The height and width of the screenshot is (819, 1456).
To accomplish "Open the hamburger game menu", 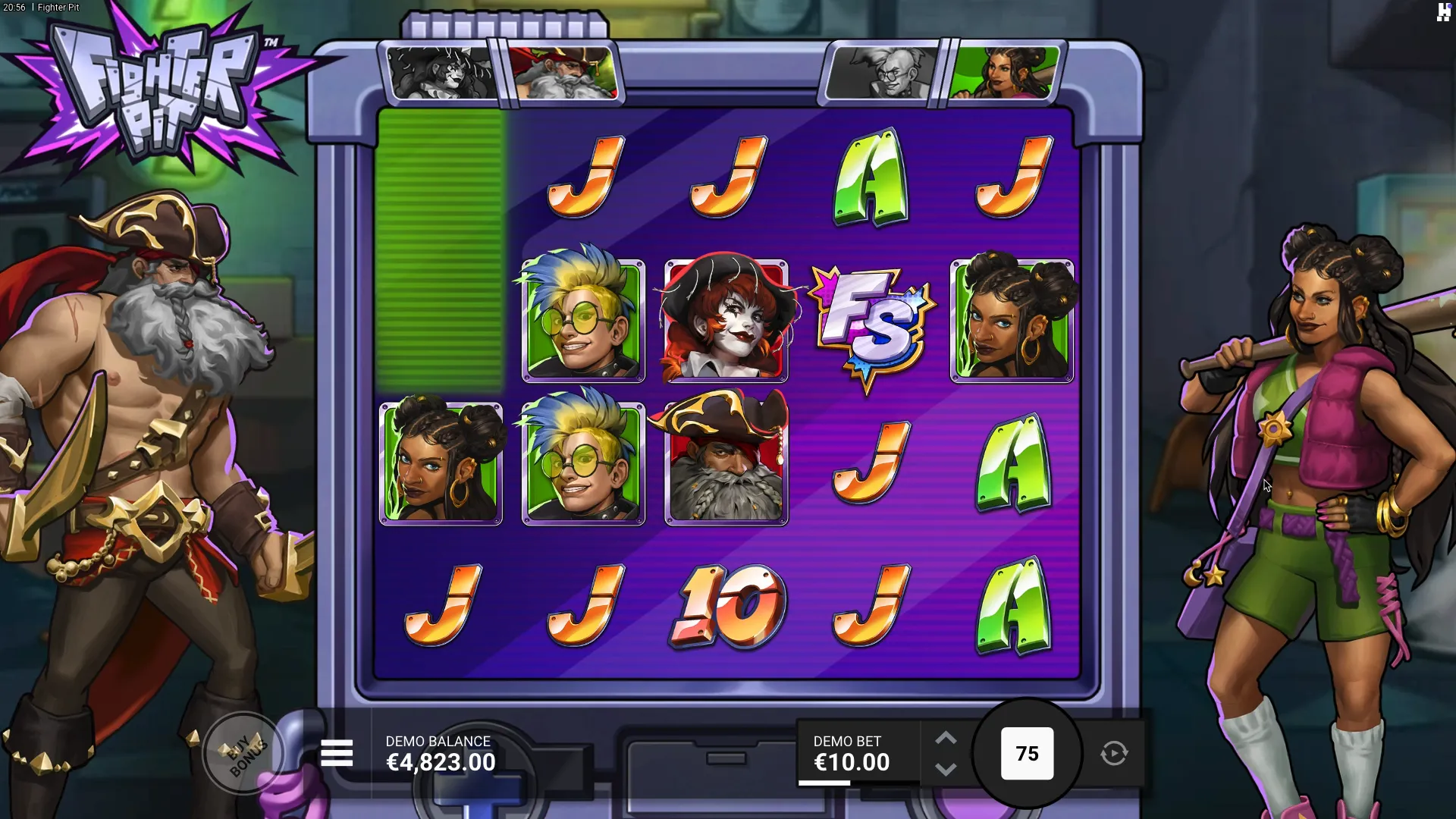I will (337, 753).
